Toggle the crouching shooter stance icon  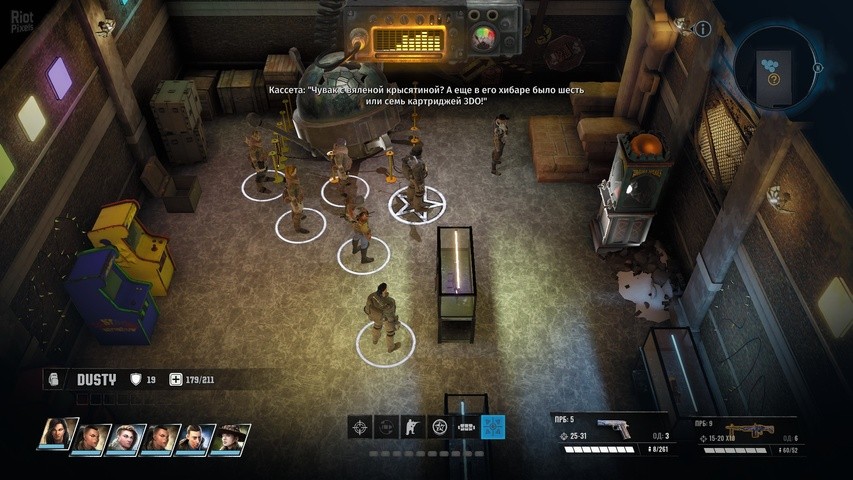413,427
